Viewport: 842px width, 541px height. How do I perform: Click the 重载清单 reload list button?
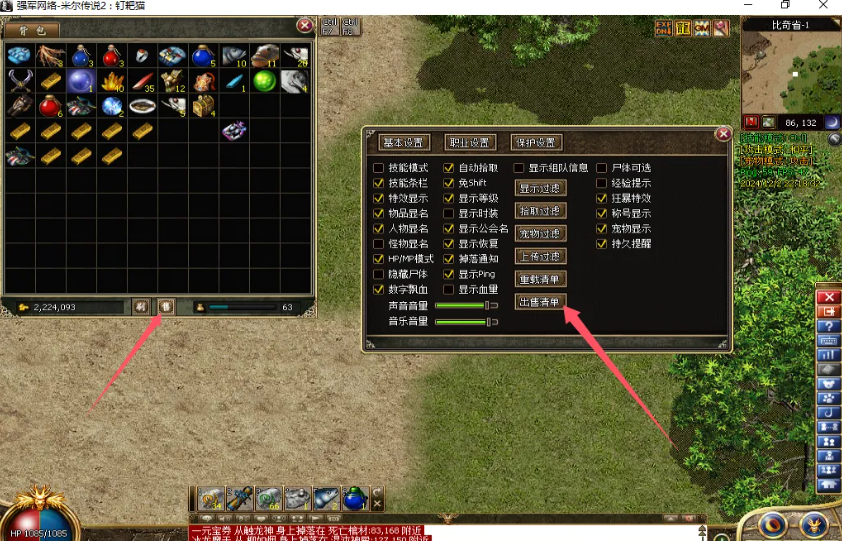point(540,278)
